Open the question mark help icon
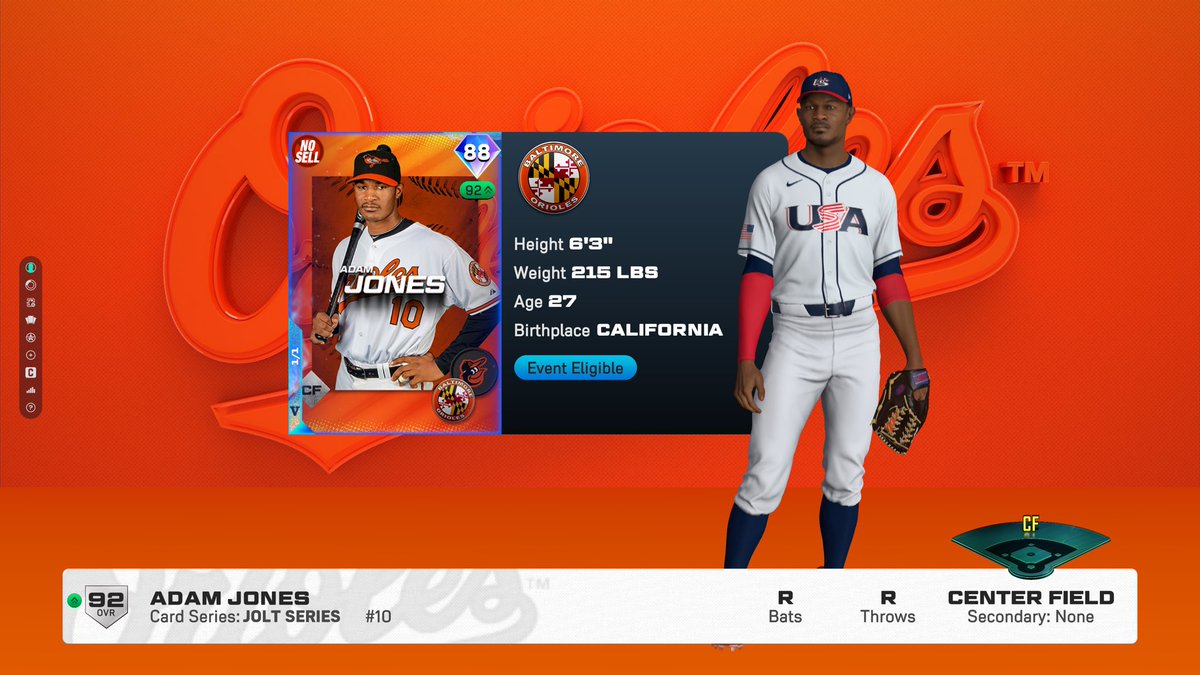The image size is (1200, 675). pos(31,407)
